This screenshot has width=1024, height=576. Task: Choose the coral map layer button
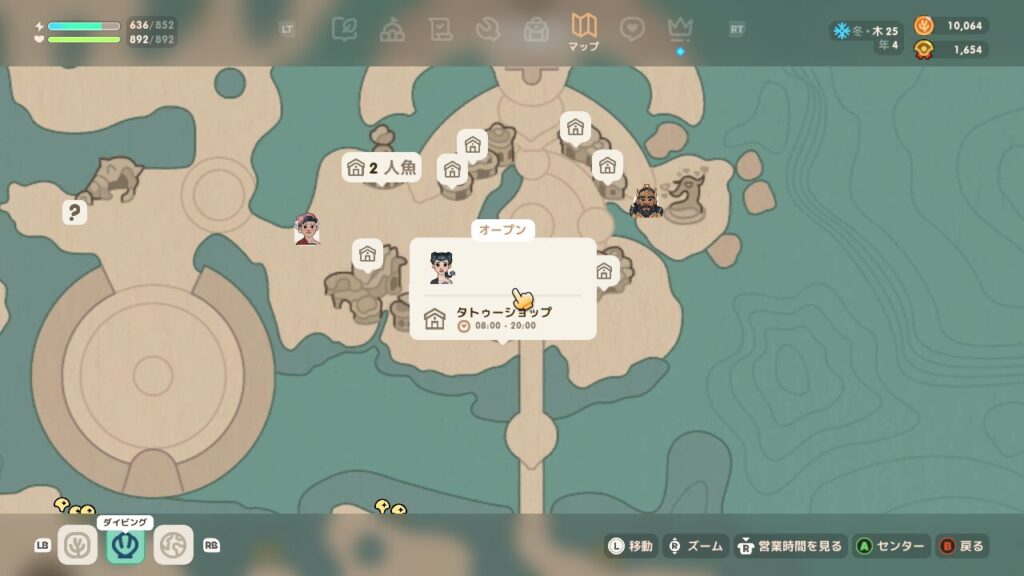(x=77, y=545)
